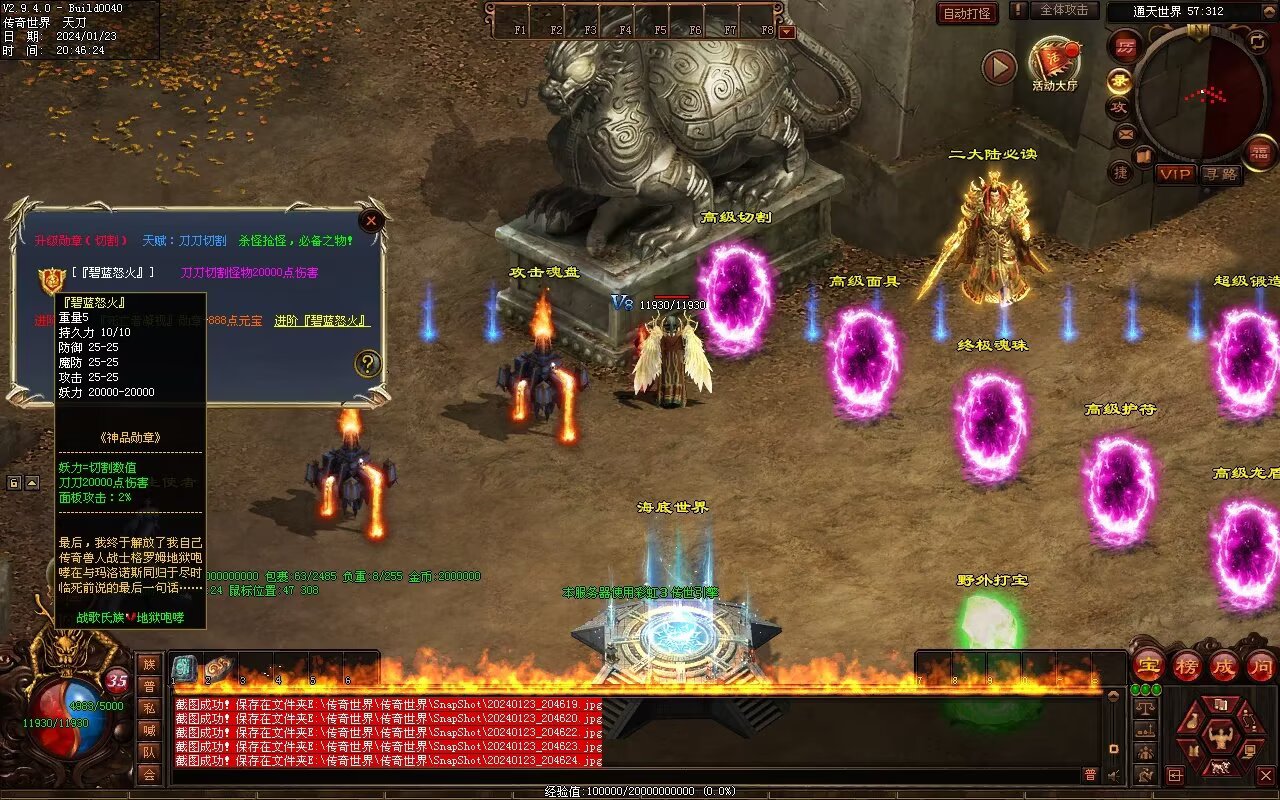Activate 寻路 pathfinding button
Screen dimensions: 1280x800
click(x=1220, y=174)
